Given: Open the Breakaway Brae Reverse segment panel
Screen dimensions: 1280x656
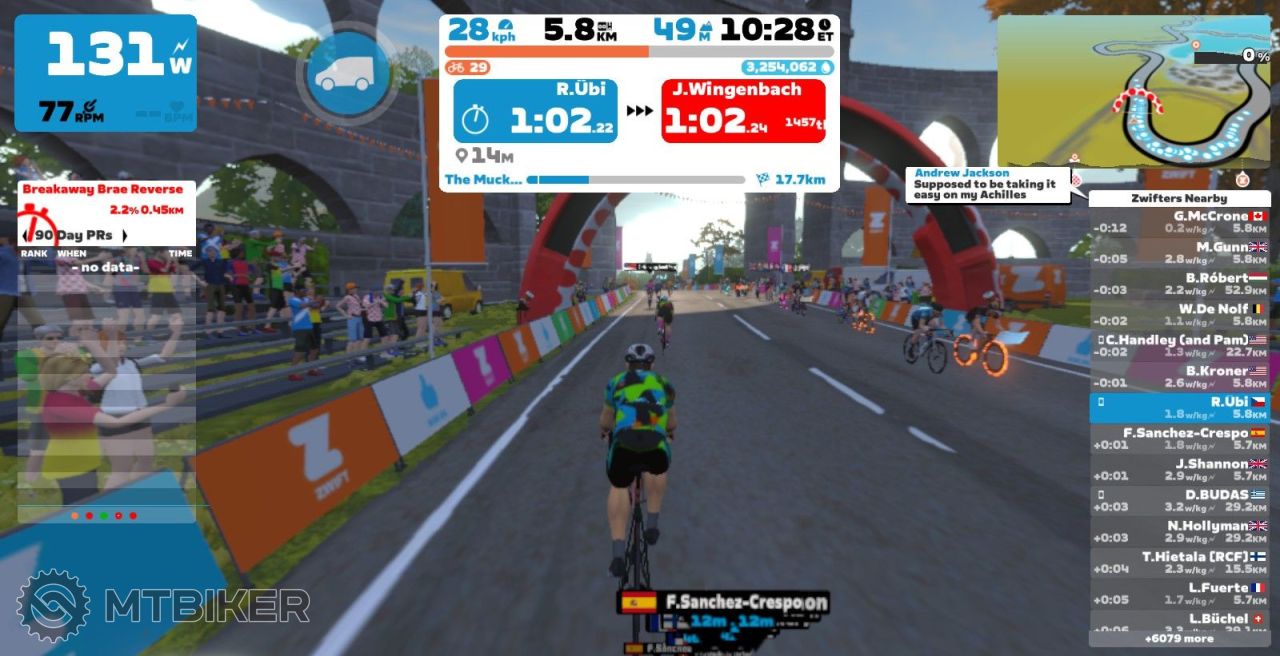Looking at the screenshot, I should tap(103, 189).
